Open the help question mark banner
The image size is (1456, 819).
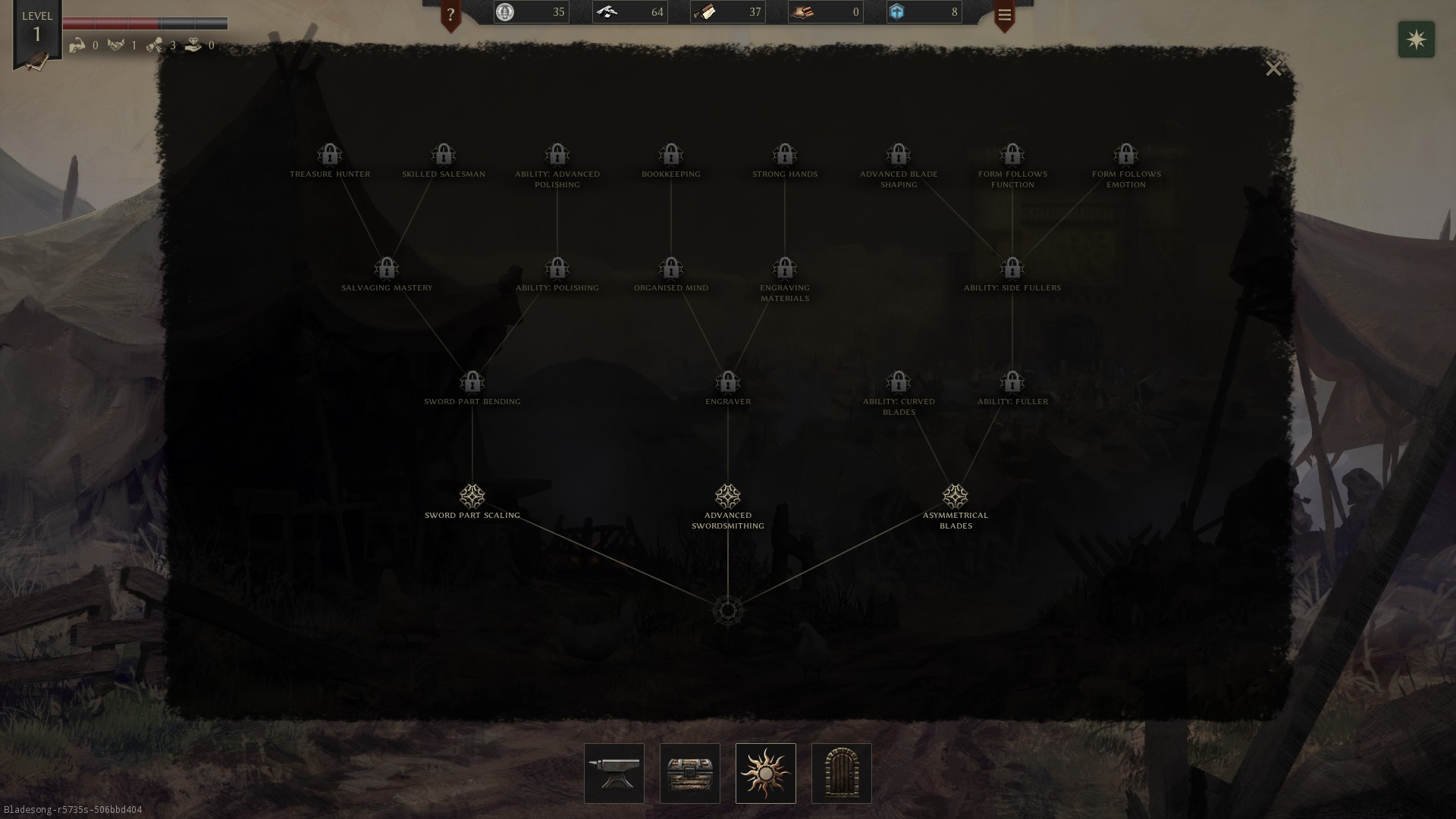450,15
